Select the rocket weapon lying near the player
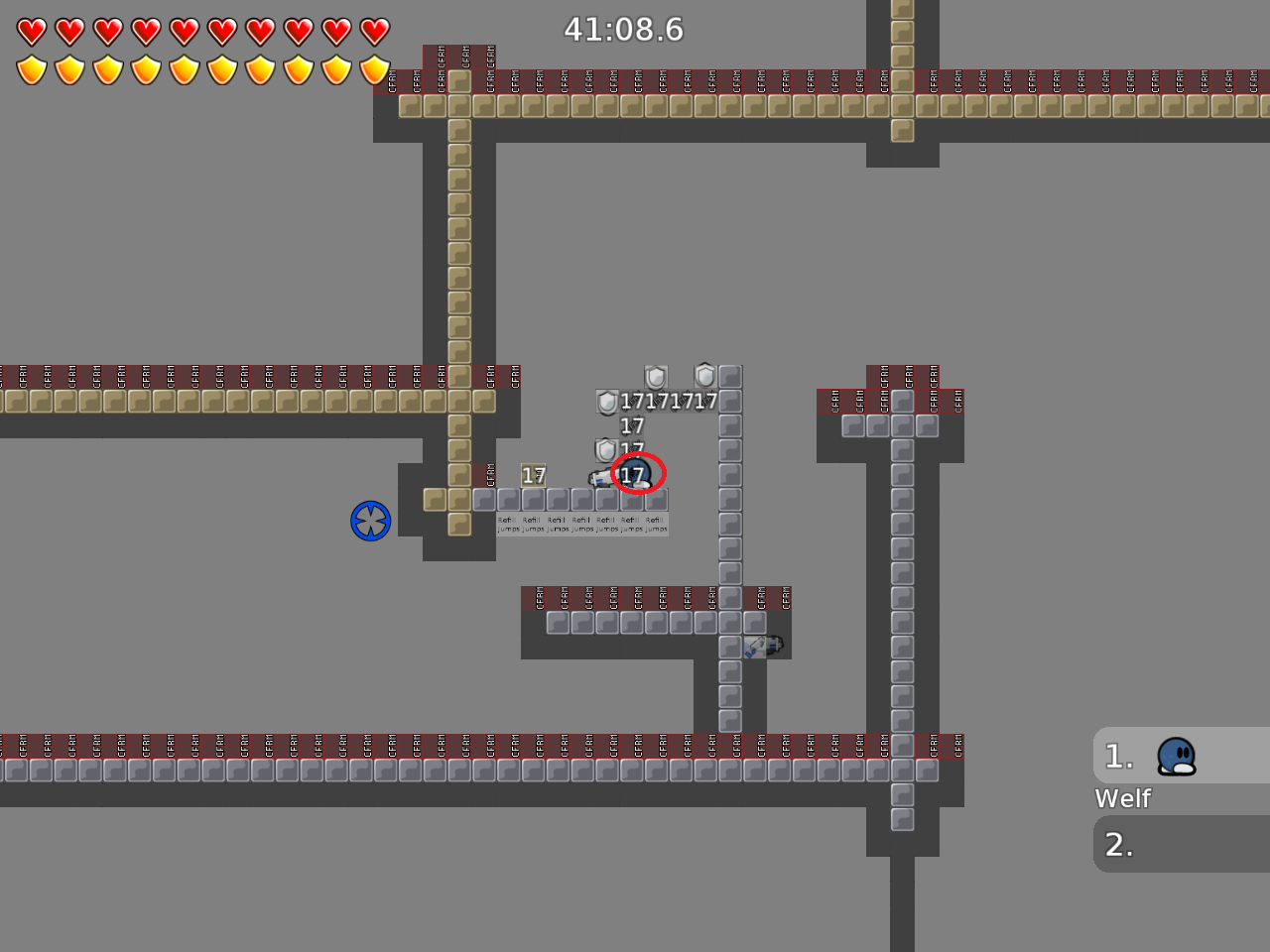 coord(598,479)
